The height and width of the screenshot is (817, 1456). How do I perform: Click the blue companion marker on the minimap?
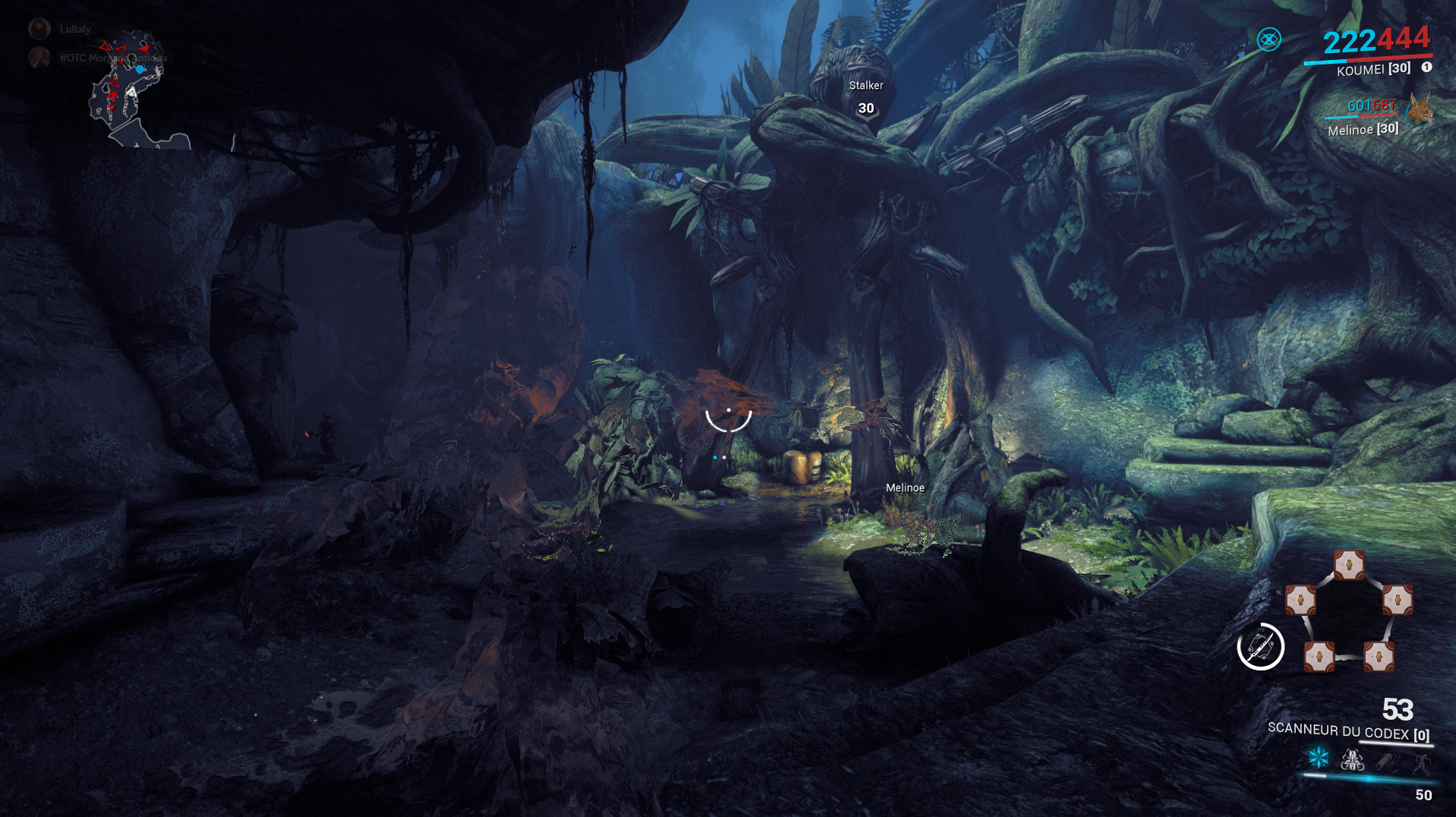click(140, 68)
